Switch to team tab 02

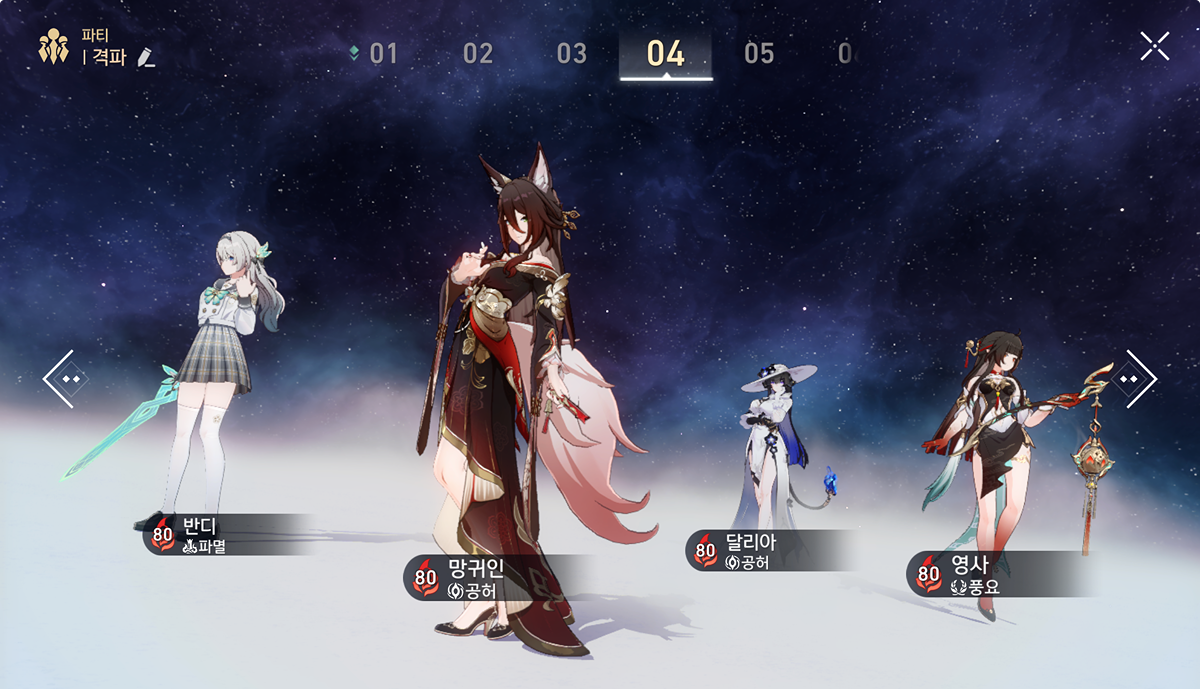478,53
